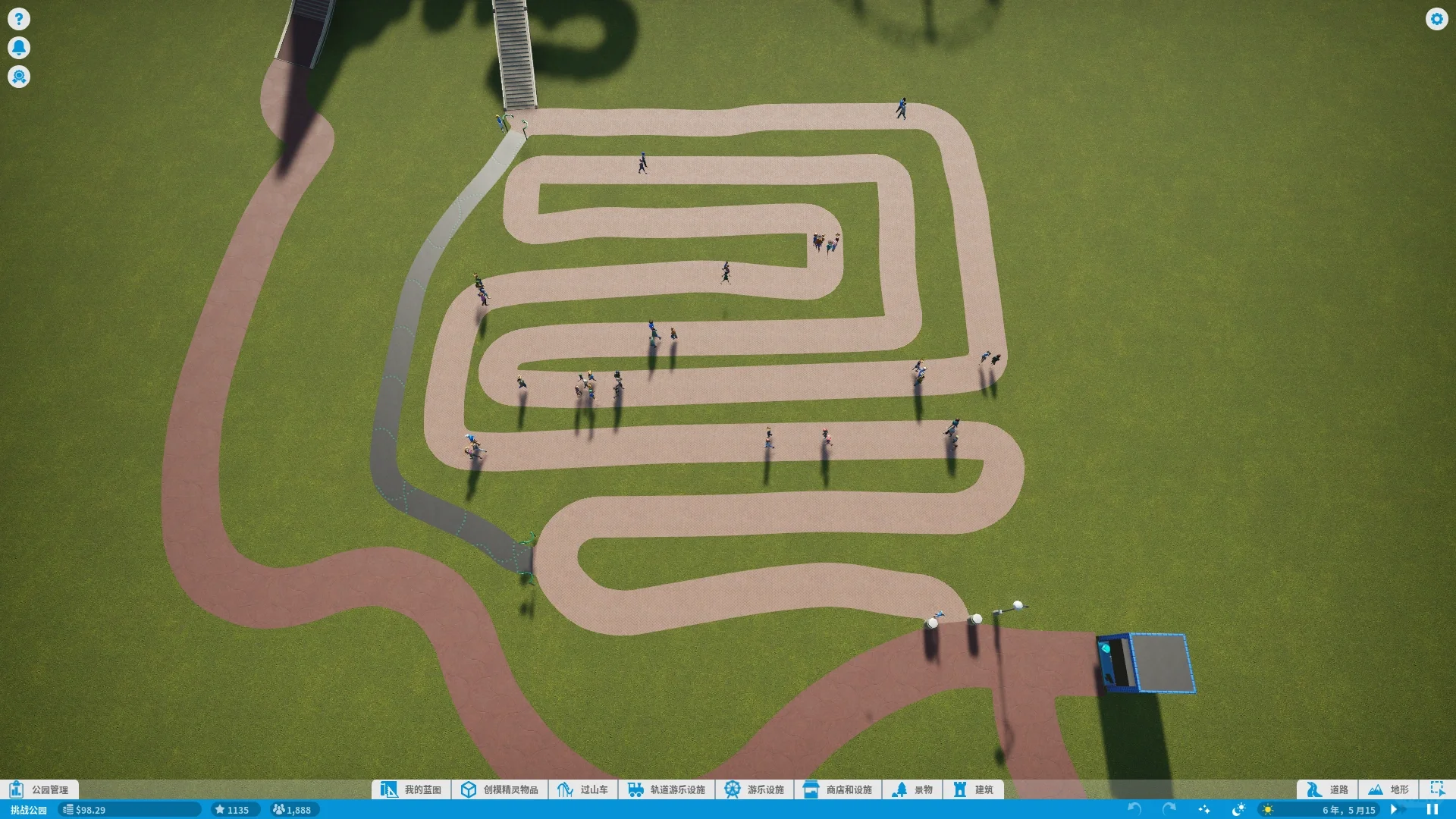1456x819 pixels.
Task: Click the play speed arrow button
Action: pos(1394,810)
